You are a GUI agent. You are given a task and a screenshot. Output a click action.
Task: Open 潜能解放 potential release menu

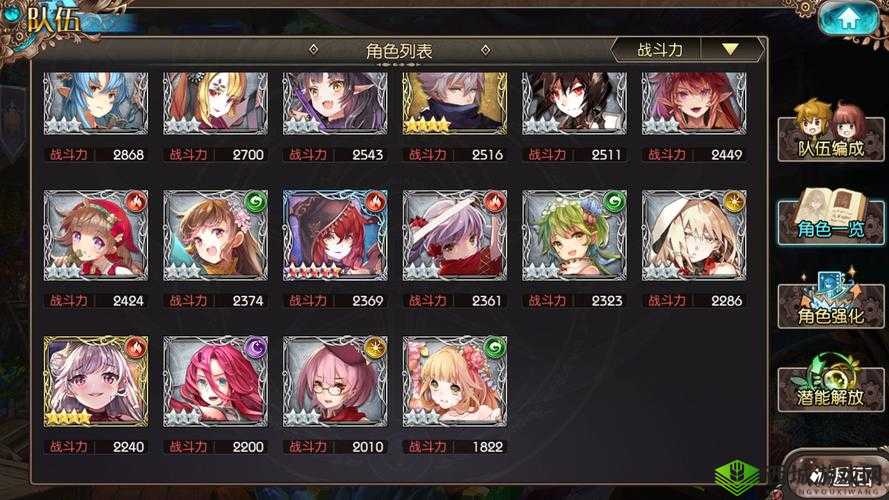[830, 381]
